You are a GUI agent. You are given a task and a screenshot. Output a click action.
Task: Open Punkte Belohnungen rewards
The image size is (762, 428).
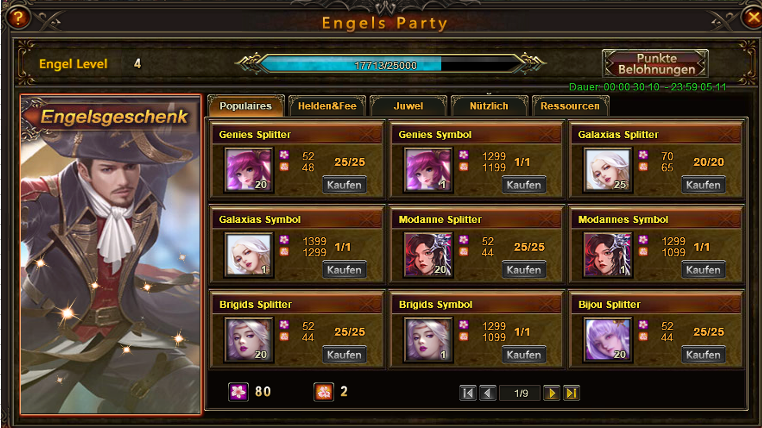[x=655, y=63]
